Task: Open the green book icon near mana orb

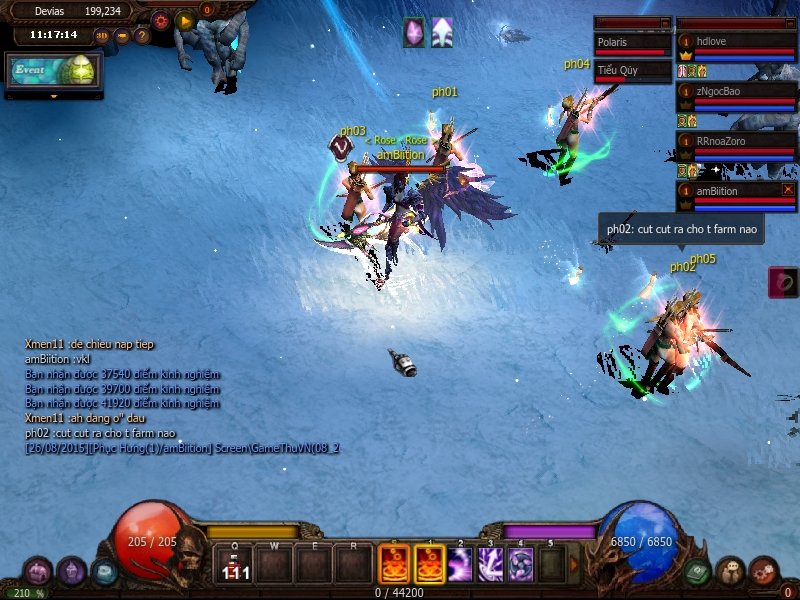Action: point(698,571)
